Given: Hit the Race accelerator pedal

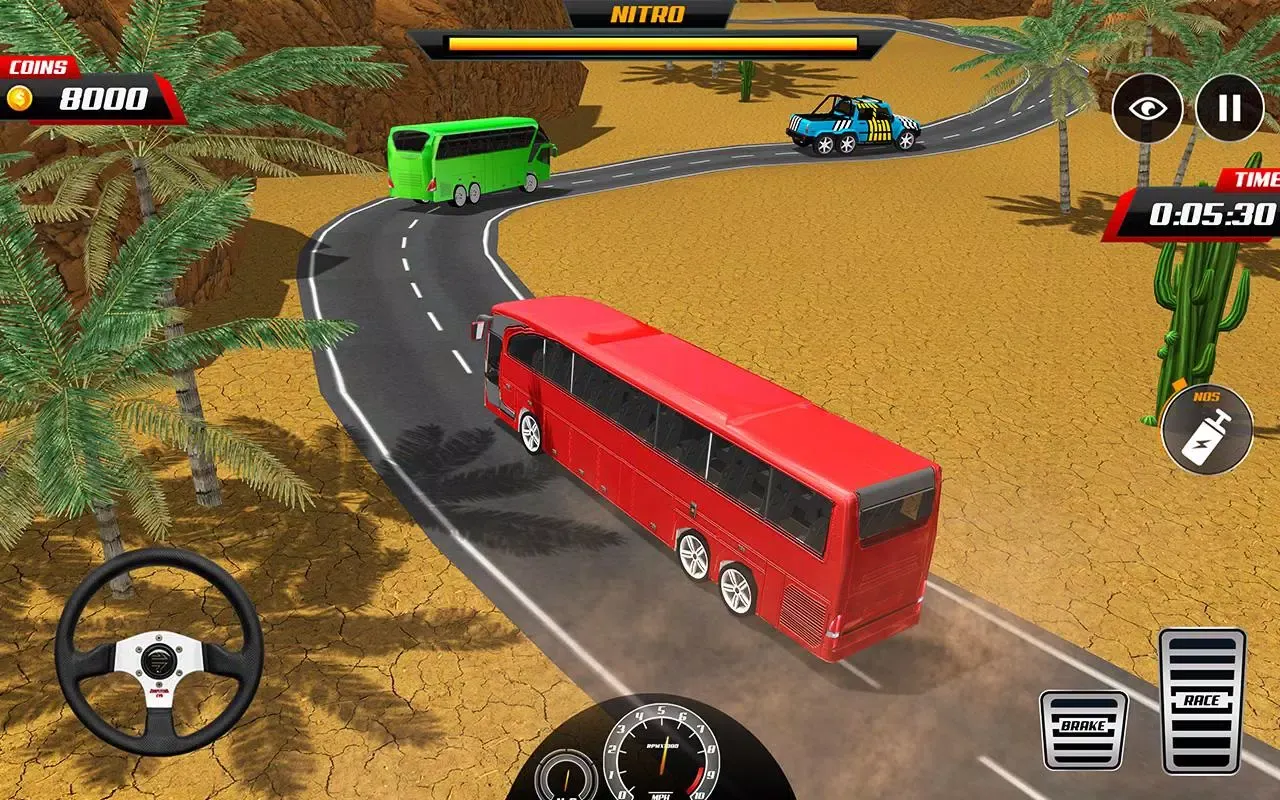Looking at the screenshot, I should (x=1201, y=701).
